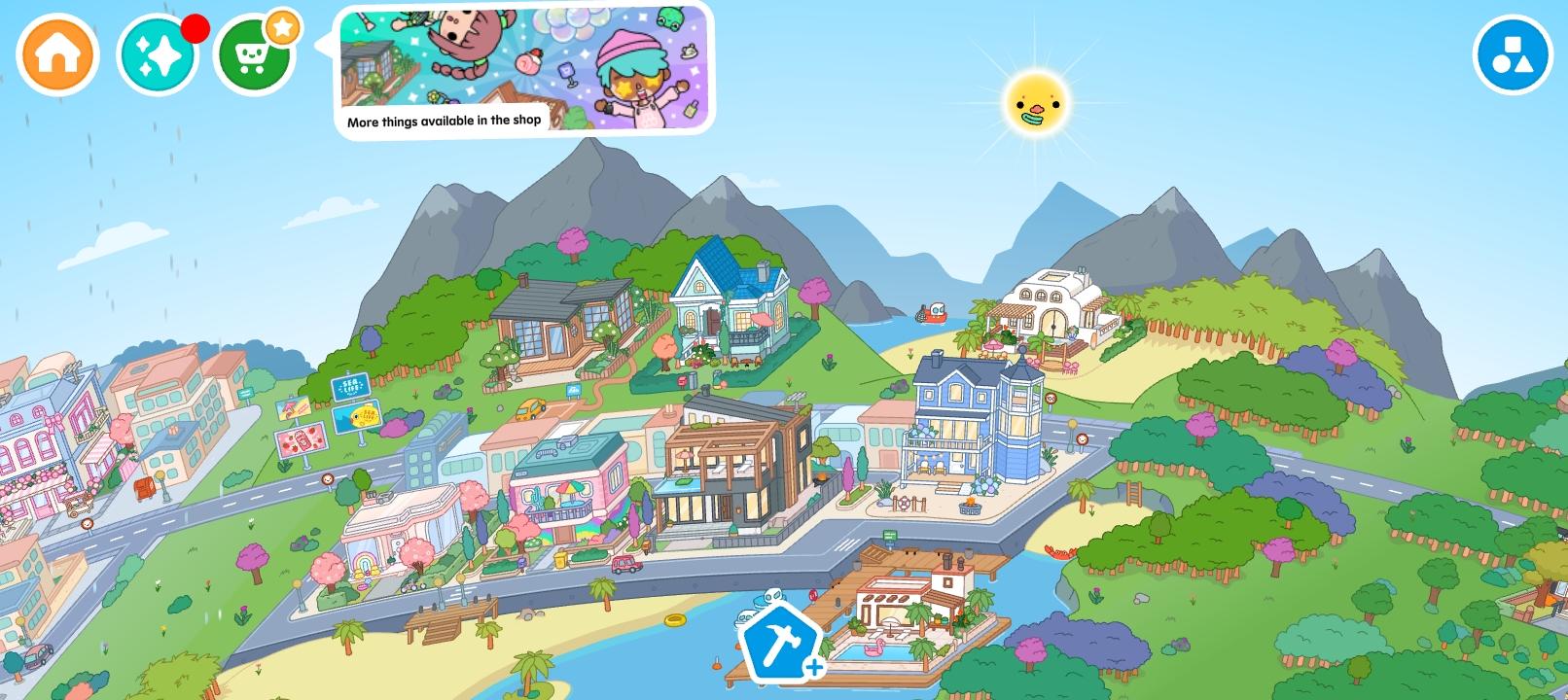Tap the yellow taxi on the road
Image resolution: width=1568 pixels, height=700 pixels.
tap(532, 409)
